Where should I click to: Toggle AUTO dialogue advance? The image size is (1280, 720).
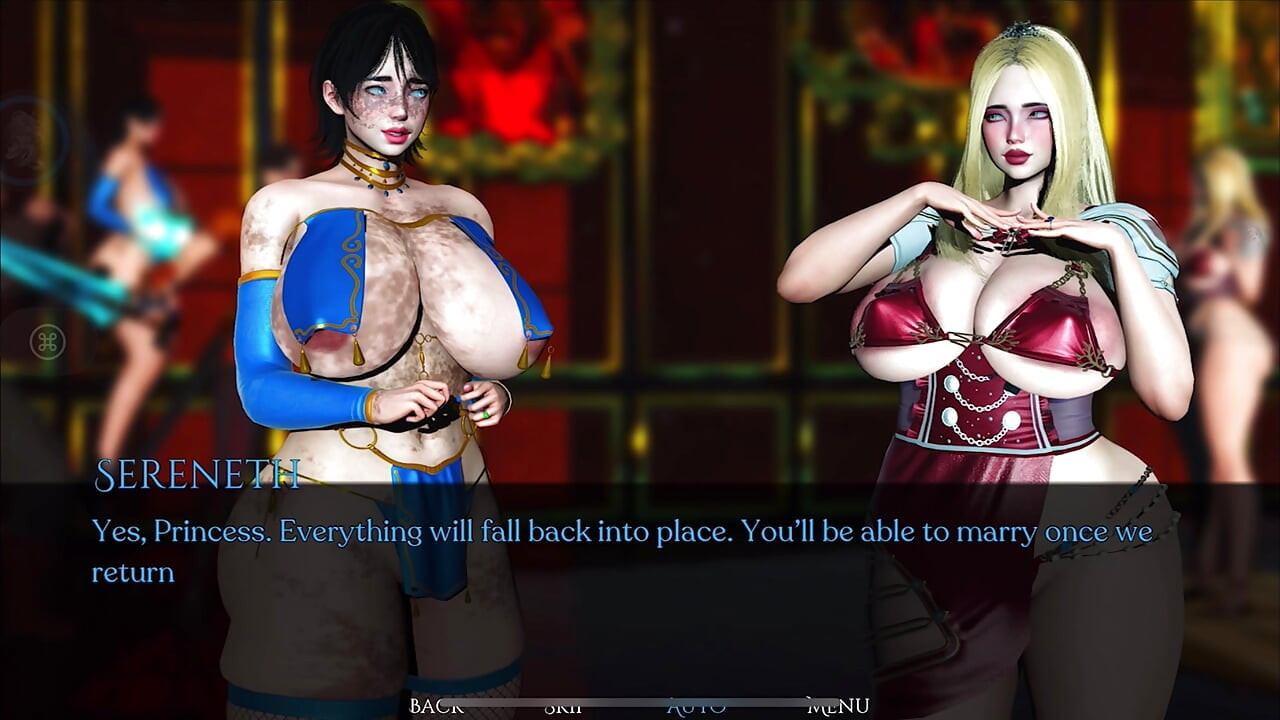696,707
